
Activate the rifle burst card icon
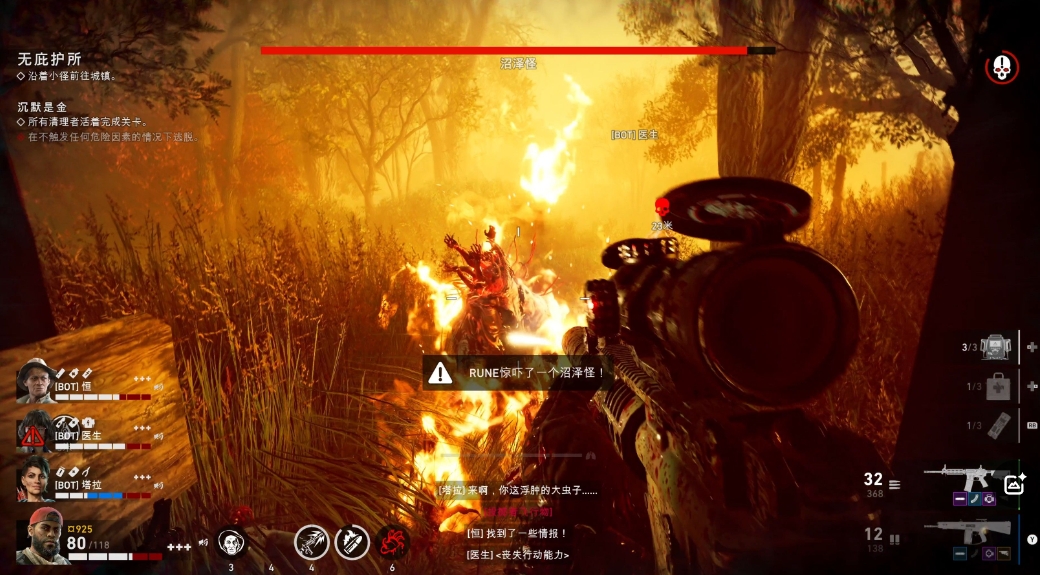tap(311, 542)
